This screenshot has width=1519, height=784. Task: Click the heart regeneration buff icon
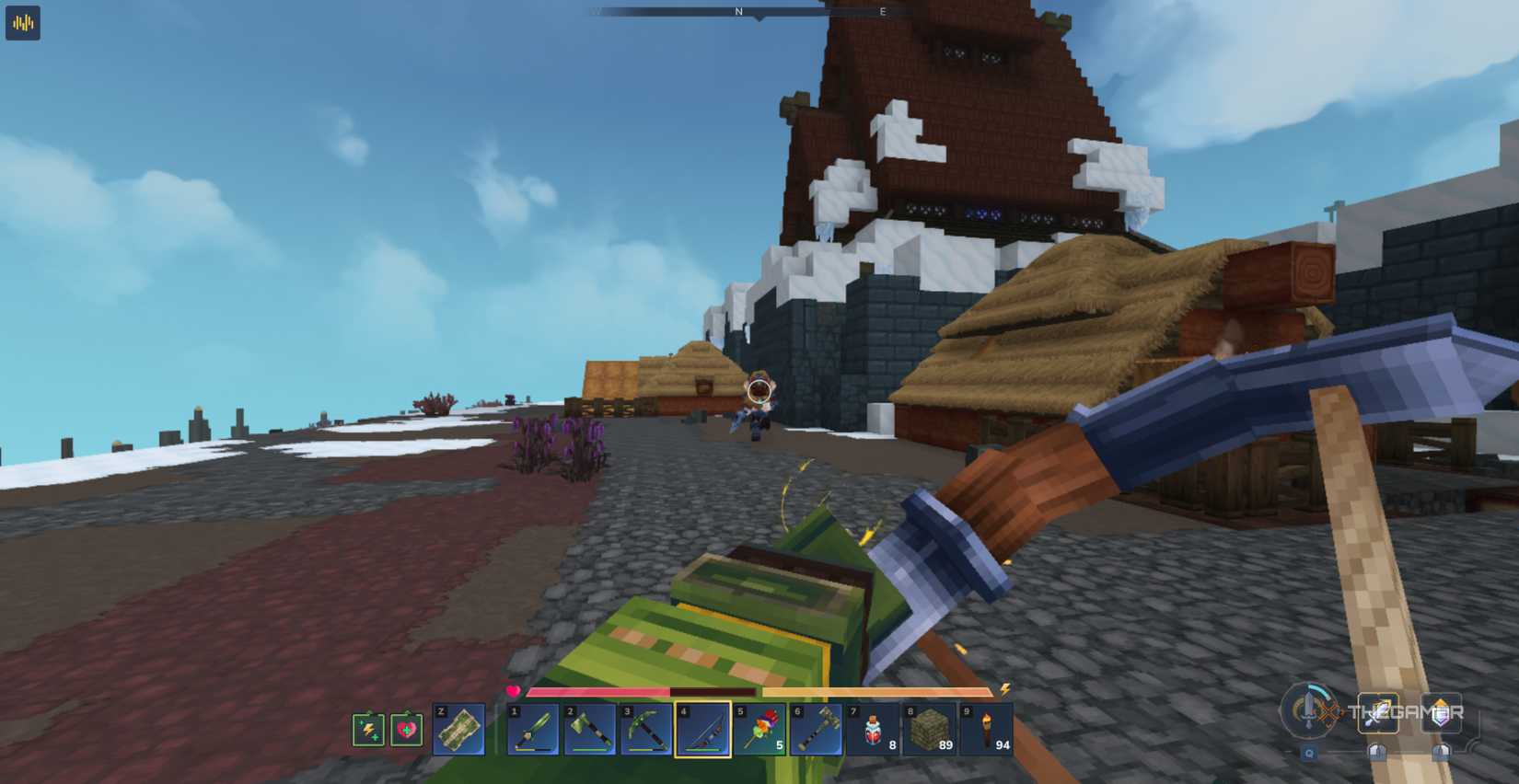point(407,730)
